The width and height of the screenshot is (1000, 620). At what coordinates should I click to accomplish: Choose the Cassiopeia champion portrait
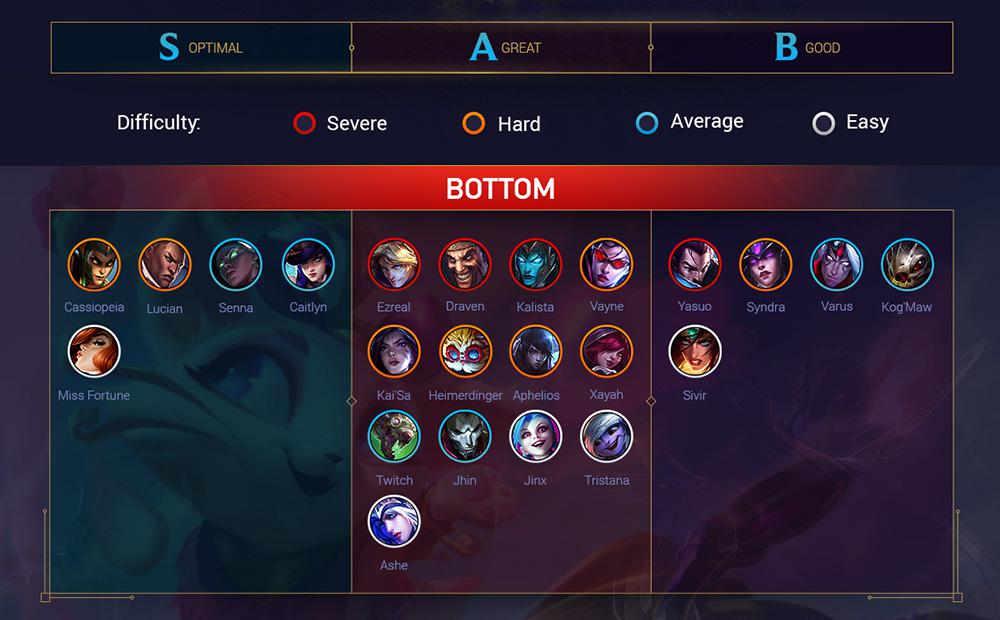[94, 265]
